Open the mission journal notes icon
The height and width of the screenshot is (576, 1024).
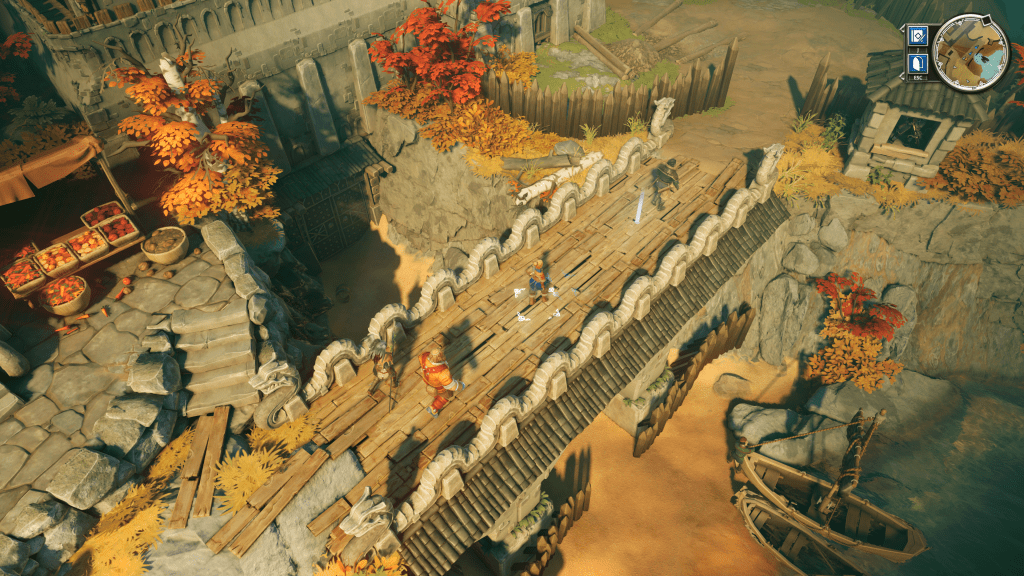pyautogui.click(x=918, y=37)
